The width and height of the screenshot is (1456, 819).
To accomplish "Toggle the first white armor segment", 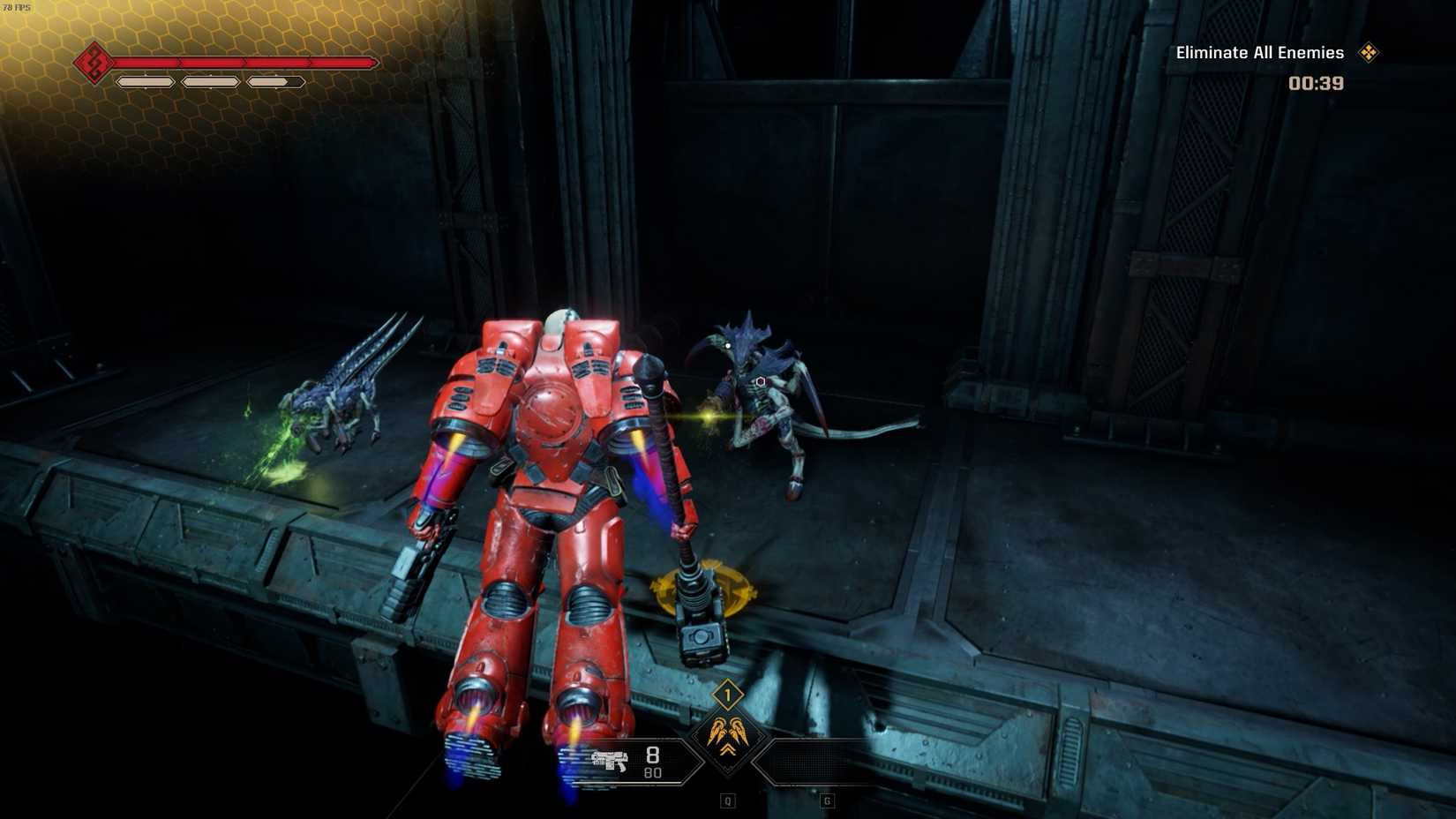I will [145, 82].
